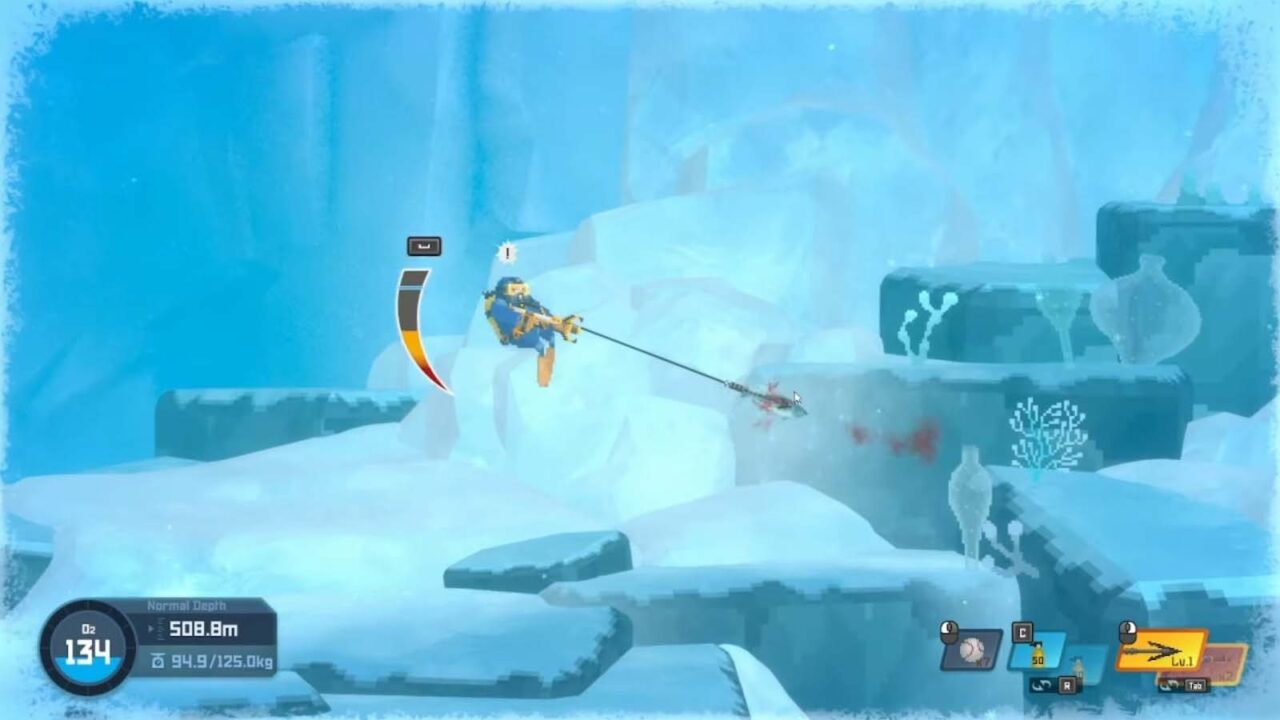Viewport: 1280px width, 720px height.
Task: Click the R reload keybind badge
Action: tap(1069, 686)
